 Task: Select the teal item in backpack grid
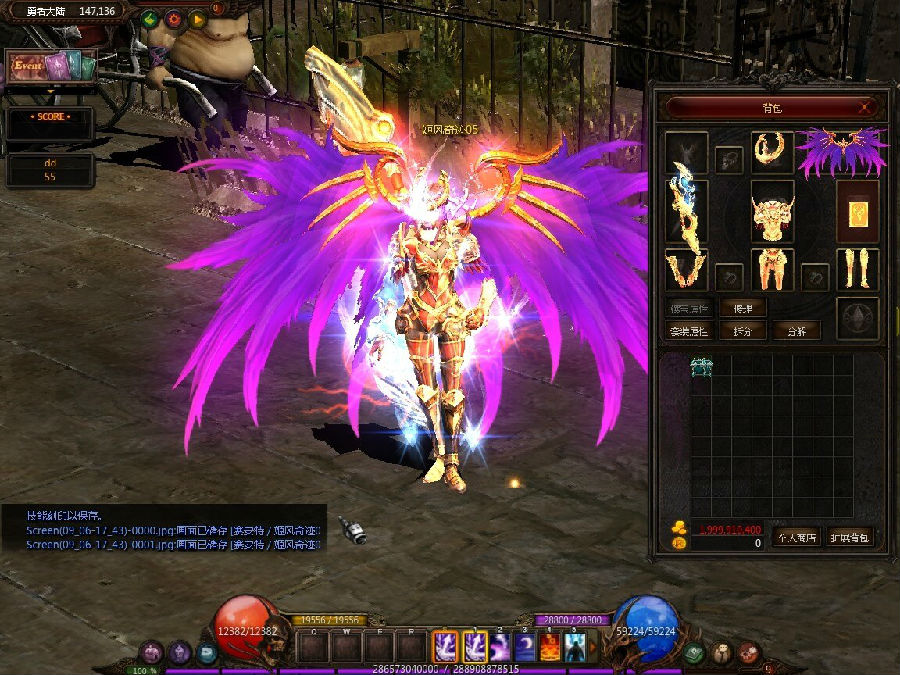pyautogui.click(x=702, y=368)
